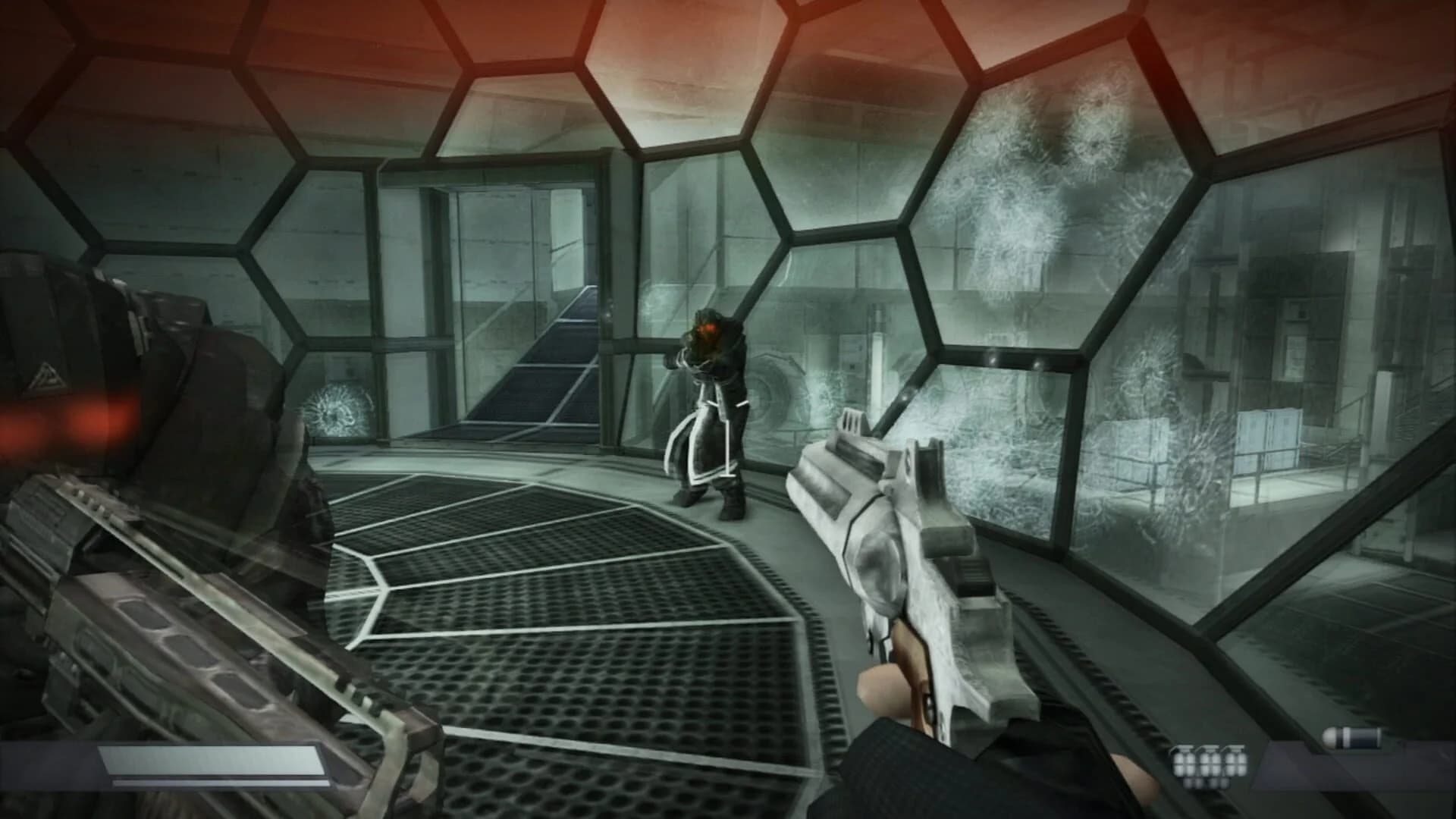This screenshot has height=819, width=1456.
Task: Select the leftmost grenade icon
Action: (1185, 762)
